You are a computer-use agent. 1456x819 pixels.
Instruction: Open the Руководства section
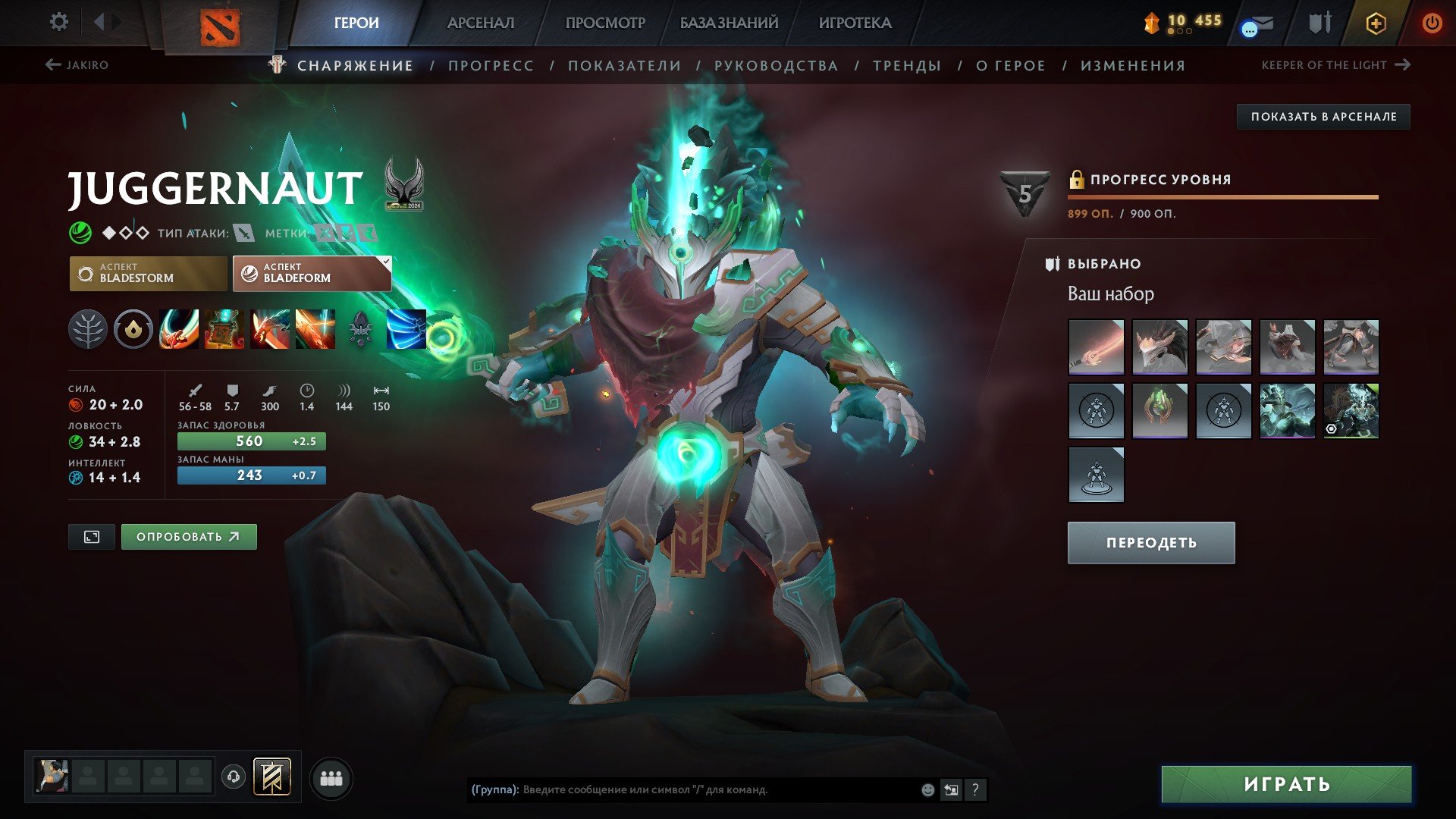776,66
